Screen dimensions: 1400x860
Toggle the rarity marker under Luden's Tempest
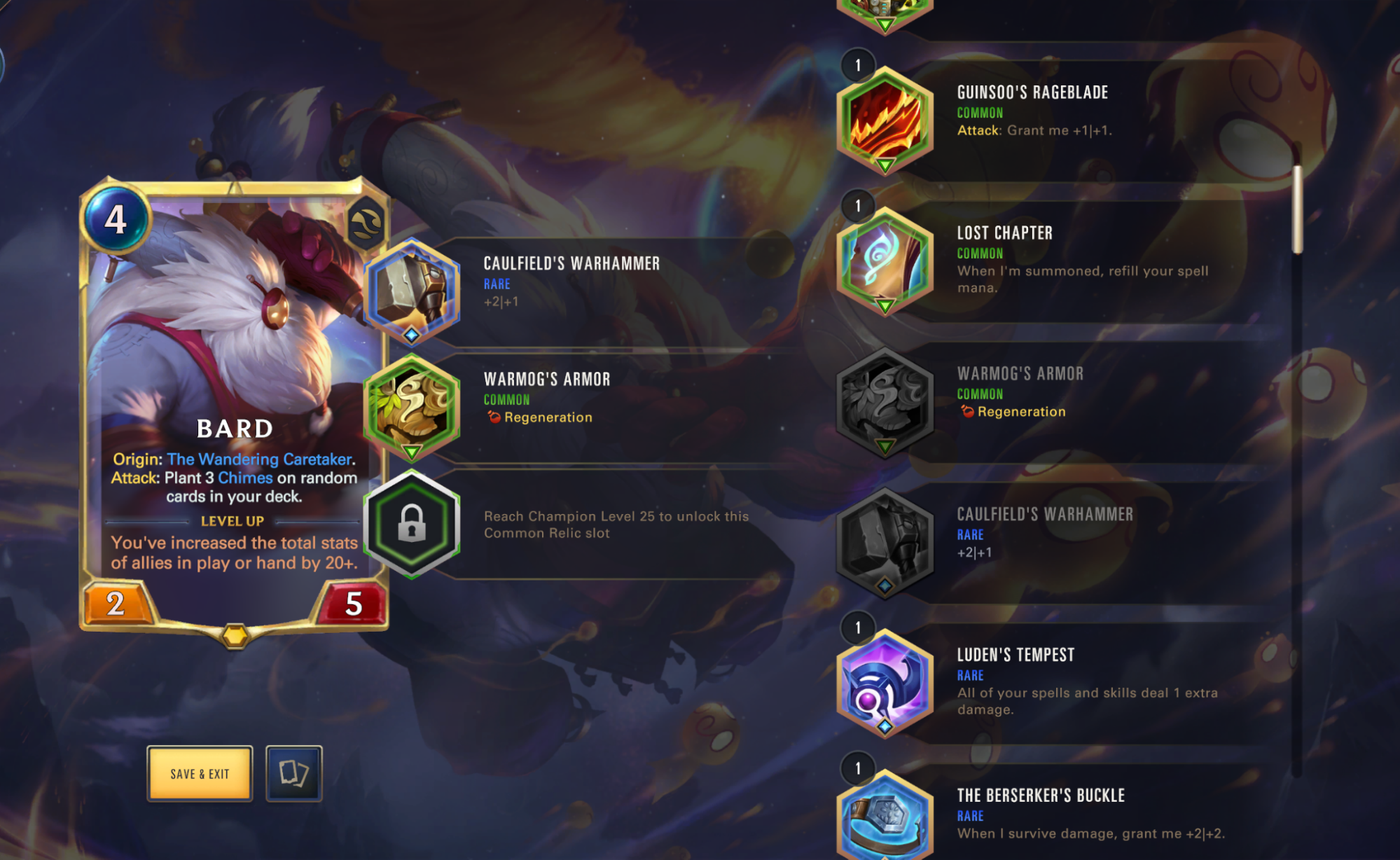point(885,728)
